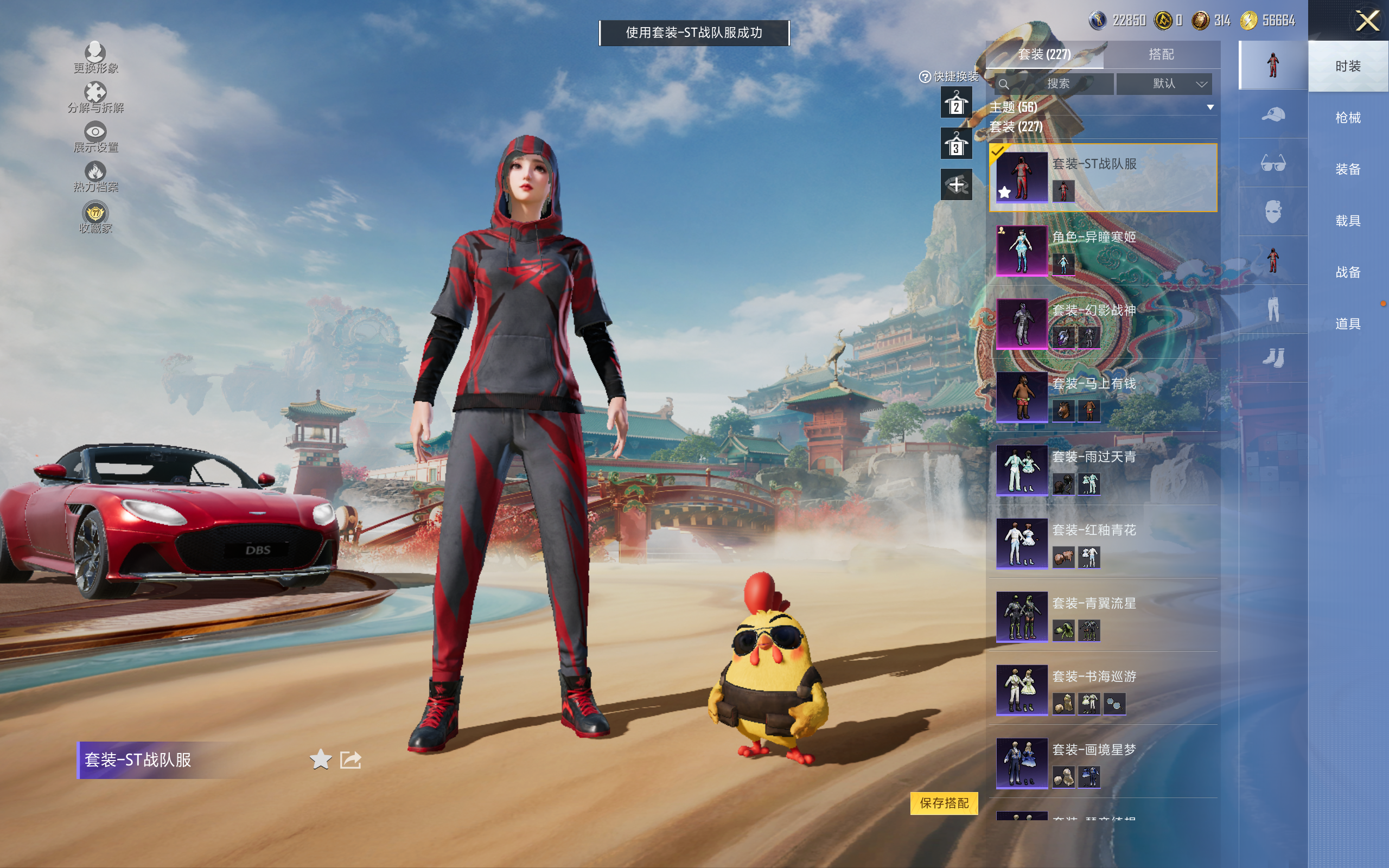Switch to quick outfit slot 2
Screen dimensions: 1389x868
point(955,103)
